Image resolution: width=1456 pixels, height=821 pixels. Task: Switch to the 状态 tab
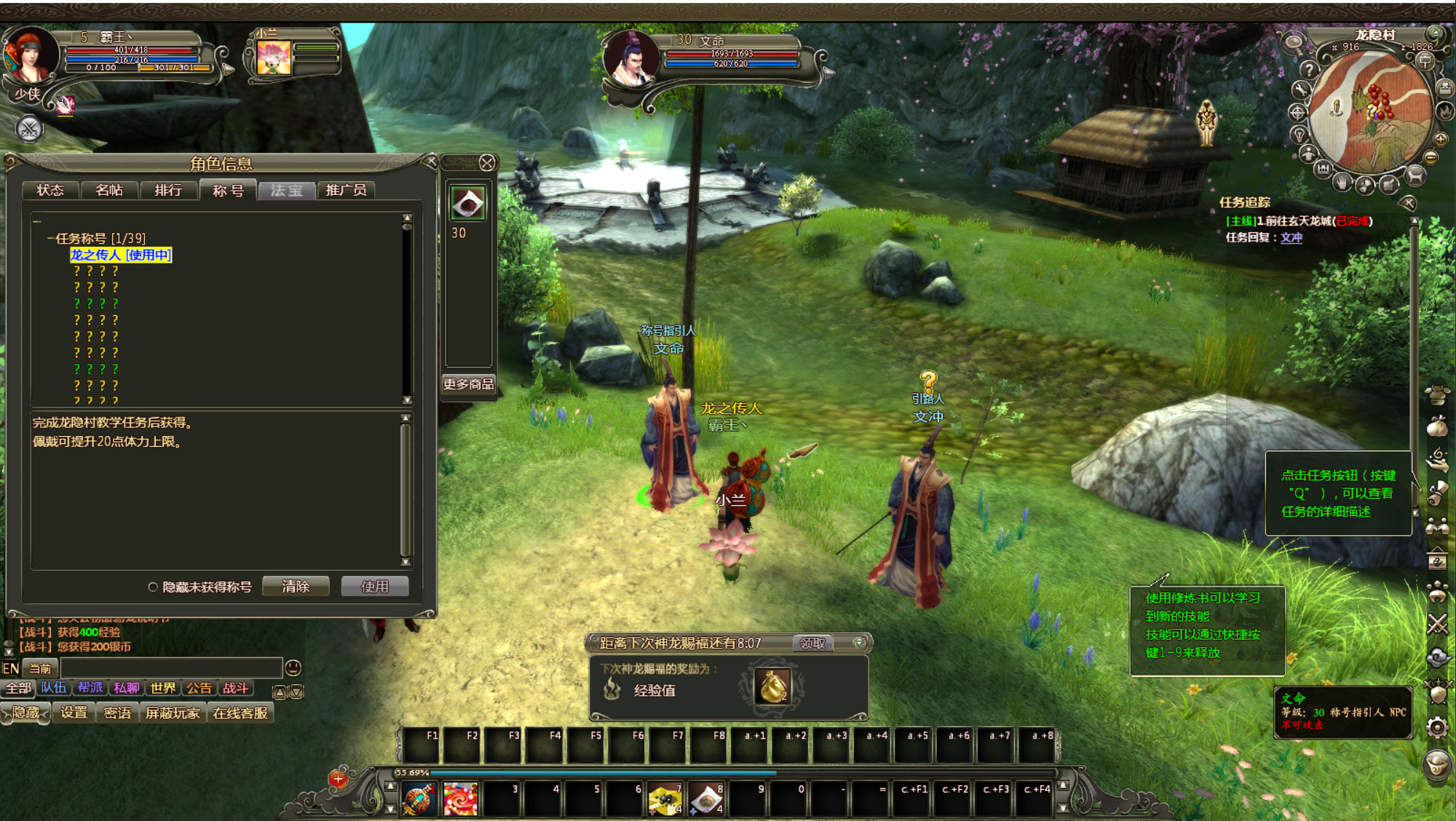(x=50, y=191)
